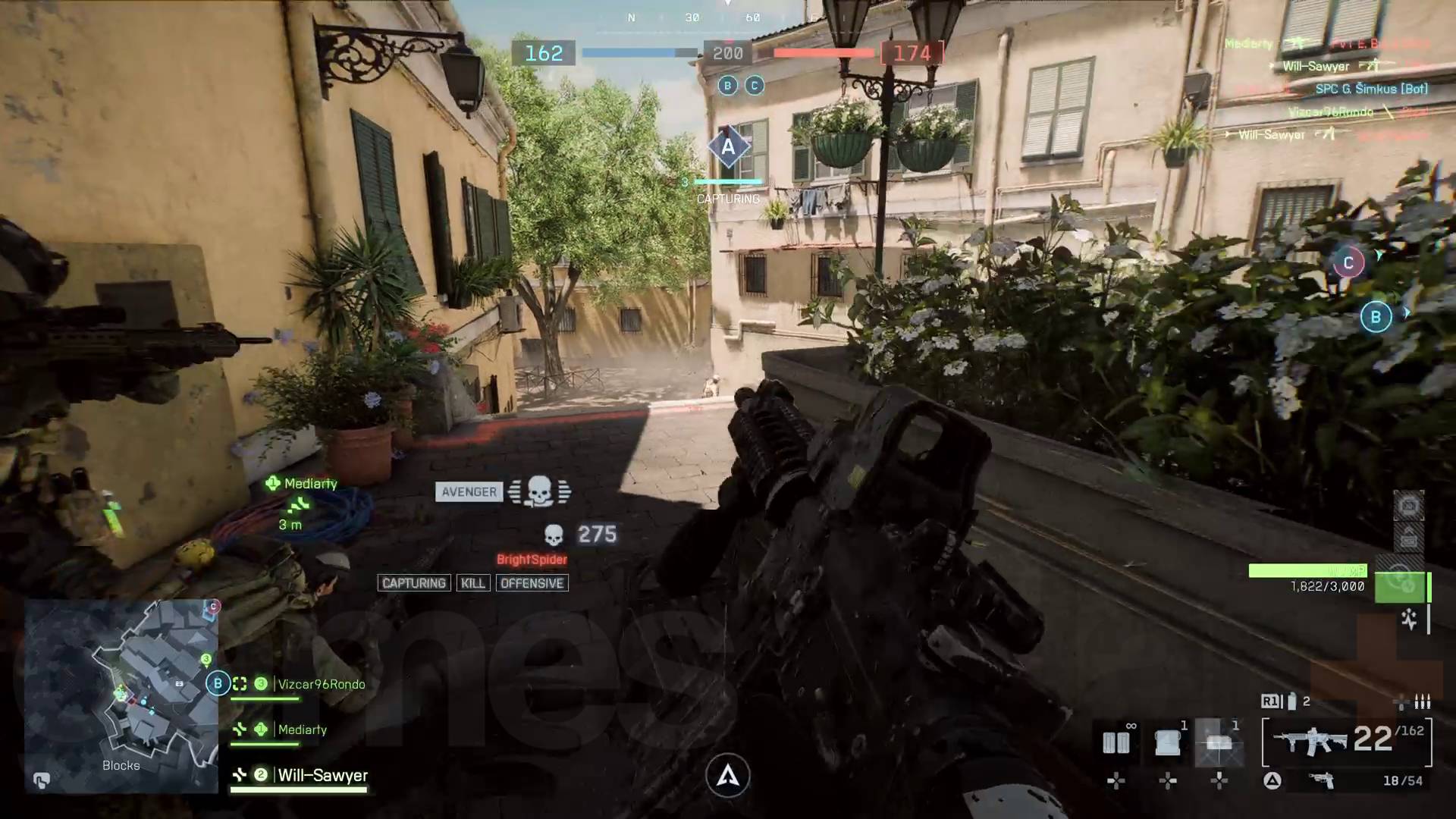The height and width of the screenshot is (819, 1456).
Task: Click objective marker C near the flowers
Action: (x=1348, y=263)
